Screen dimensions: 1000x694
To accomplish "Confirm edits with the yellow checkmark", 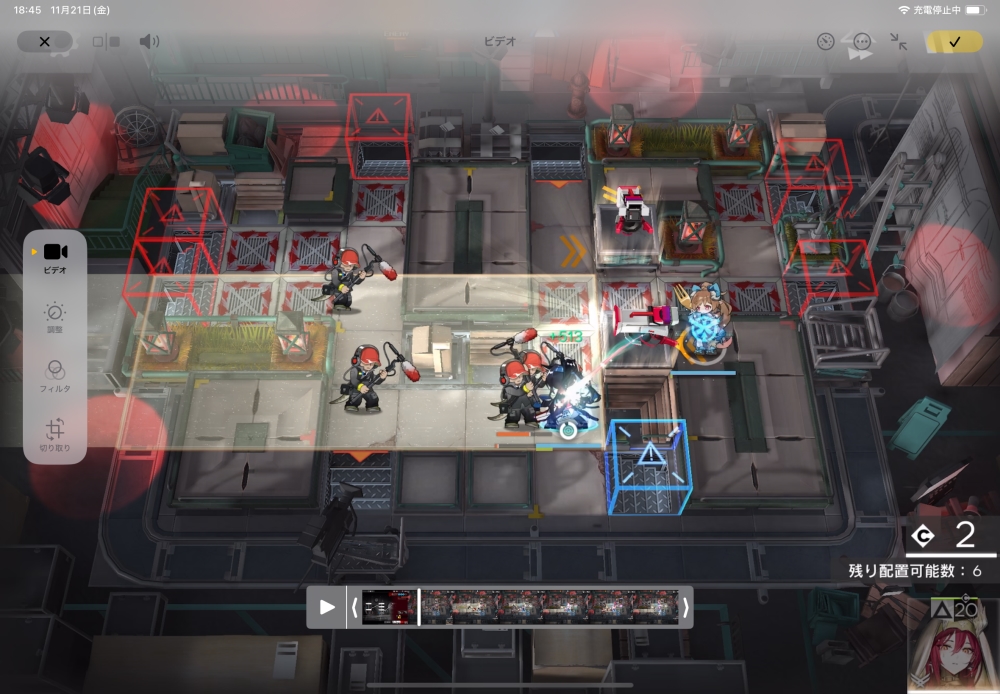I will [x=953, y=42].
